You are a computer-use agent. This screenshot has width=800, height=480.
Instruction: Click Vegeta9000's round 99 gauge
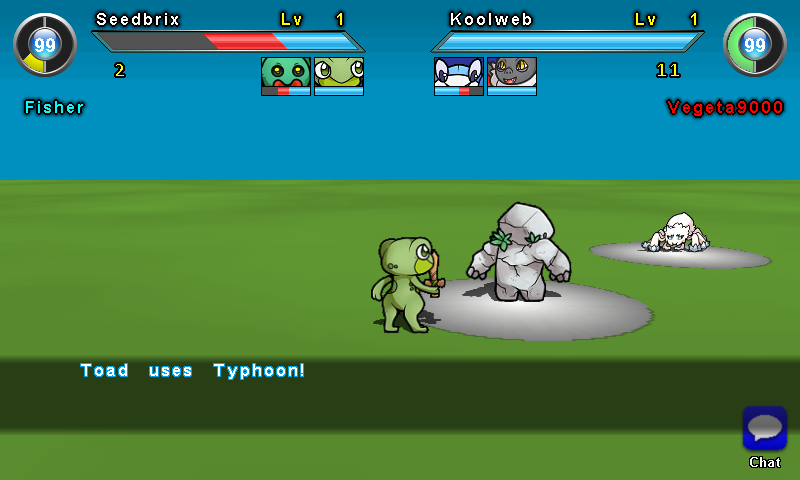coord(755,44)
